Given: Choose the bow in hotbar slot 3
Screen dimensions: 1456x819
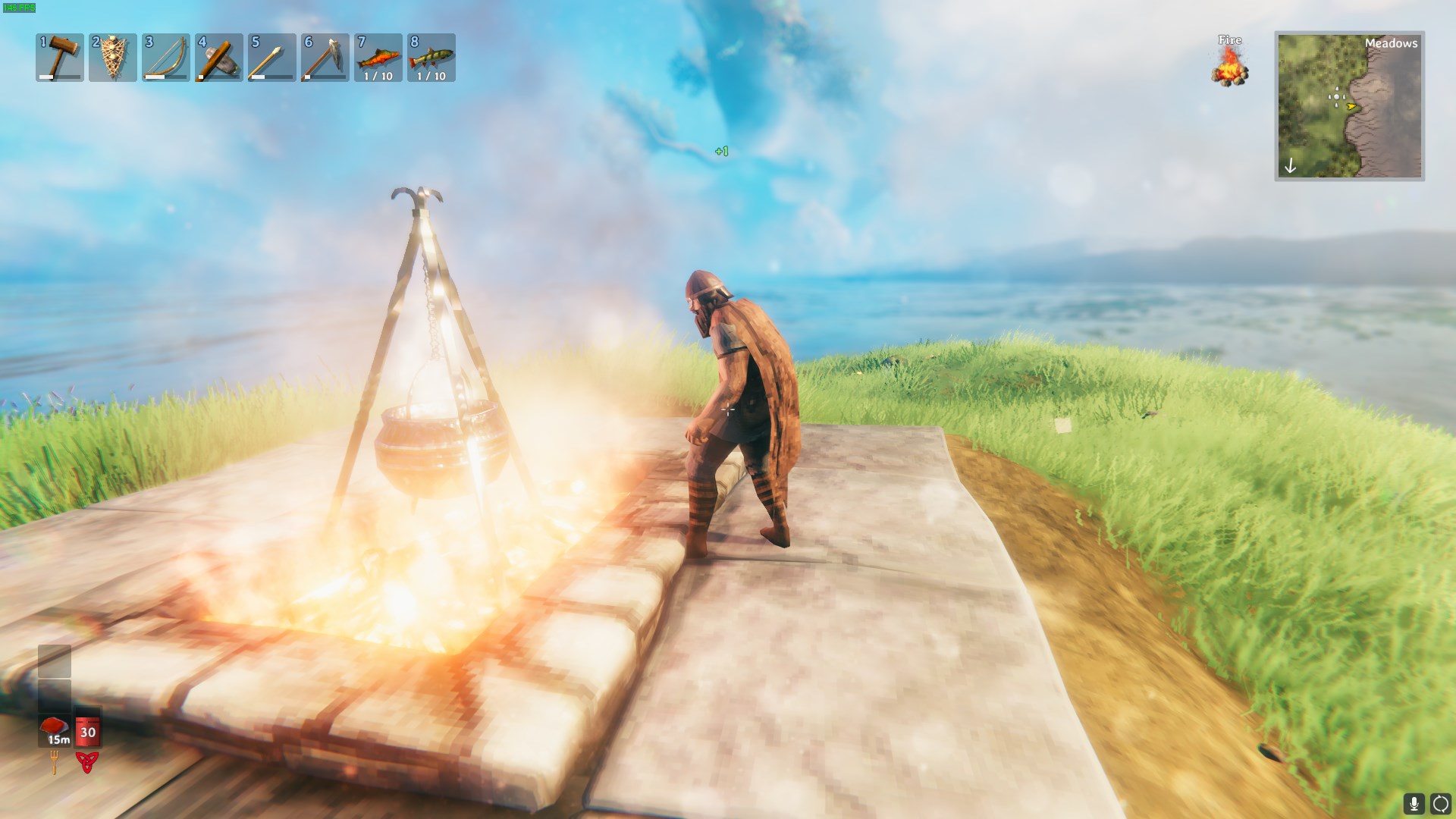Looking at the screenshot, I should pos(166,57).
